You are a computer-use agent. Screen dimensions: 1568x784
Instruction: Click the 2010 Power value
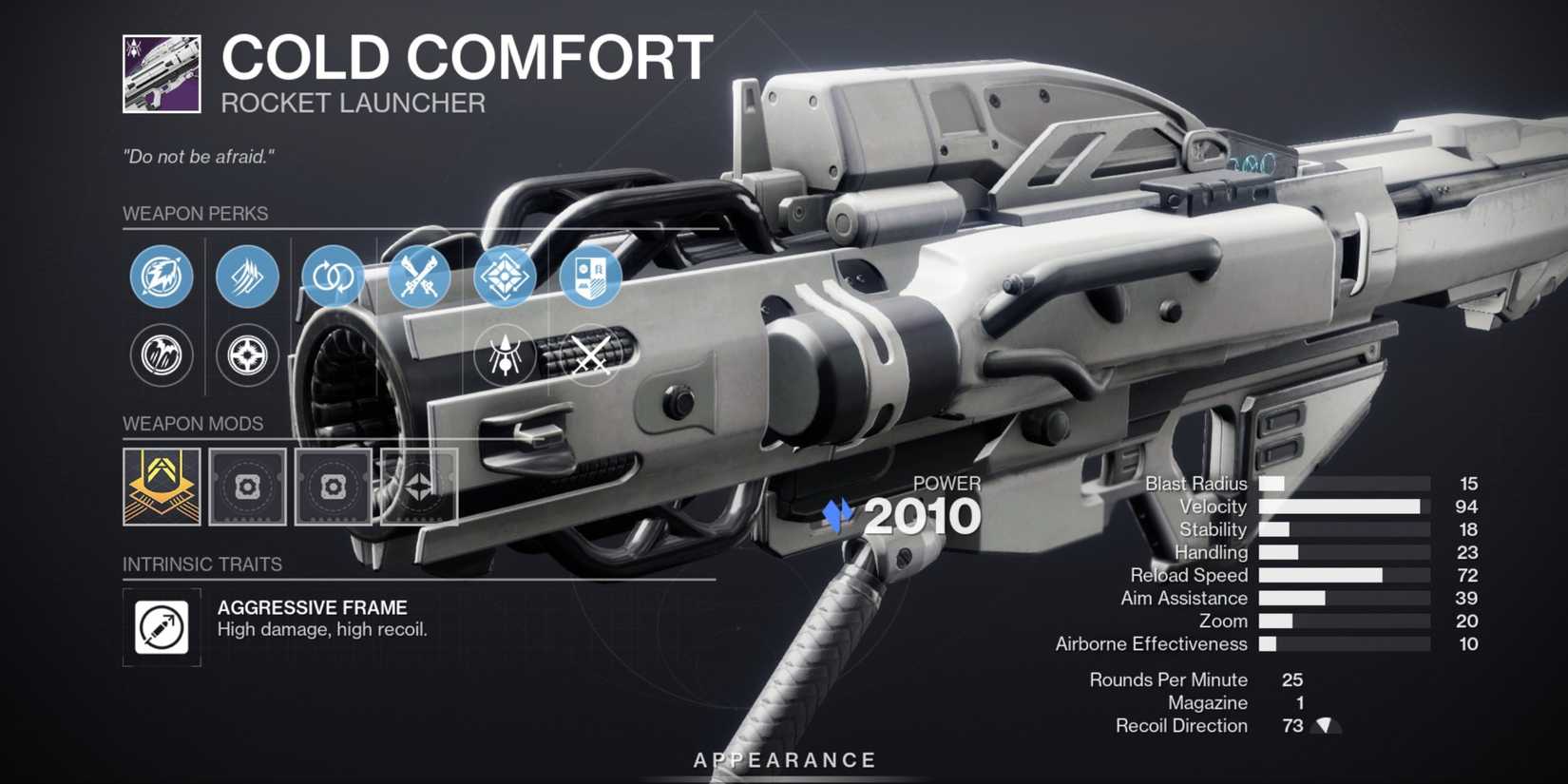[x=924, y=515]
